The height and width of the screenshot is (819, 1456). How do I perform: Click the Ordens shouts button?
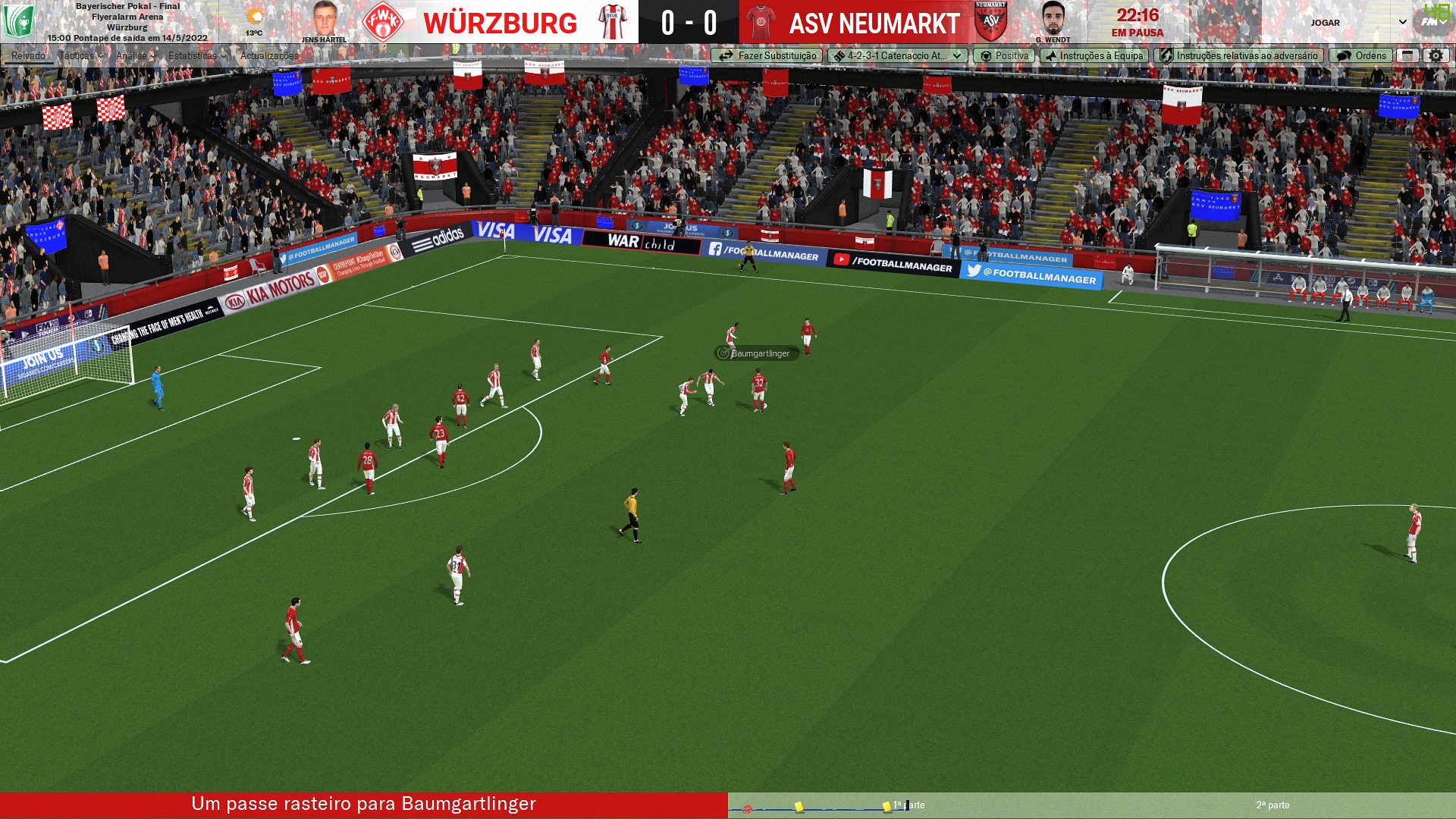(1361, 55)
